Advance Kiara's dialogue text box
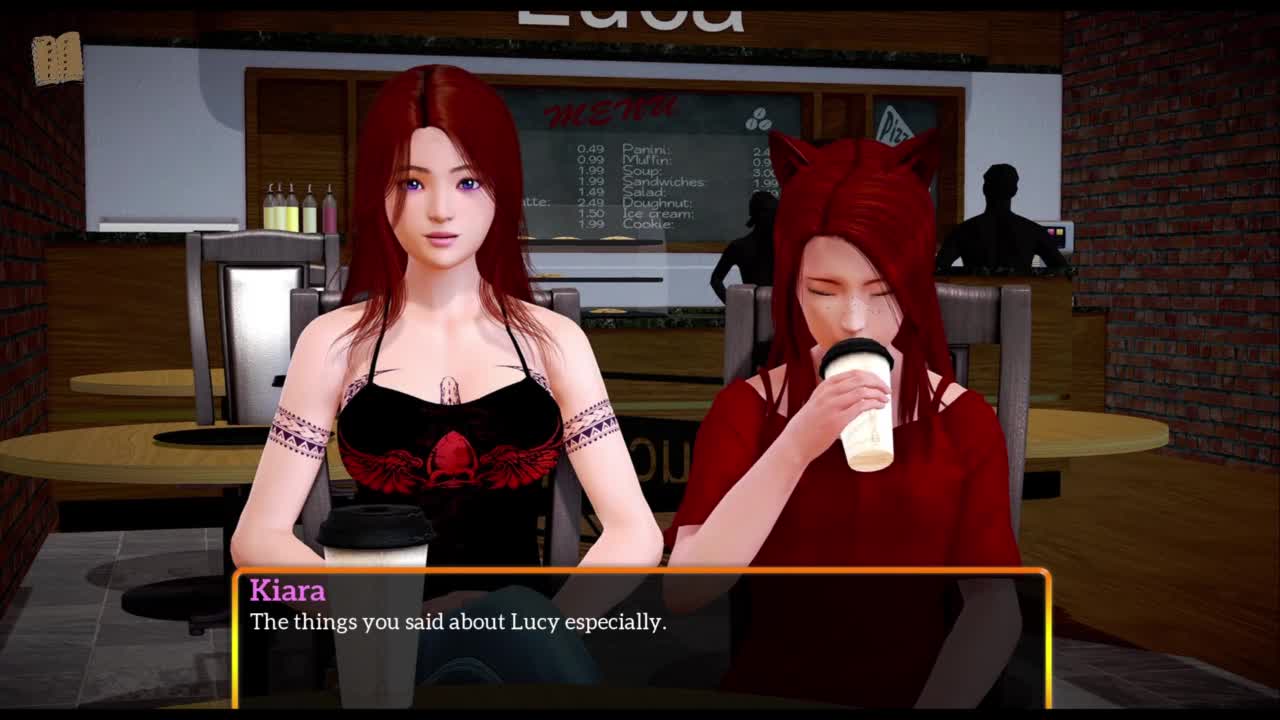The width and height of the screenshot is (1280, 720). tap(640, 638)
